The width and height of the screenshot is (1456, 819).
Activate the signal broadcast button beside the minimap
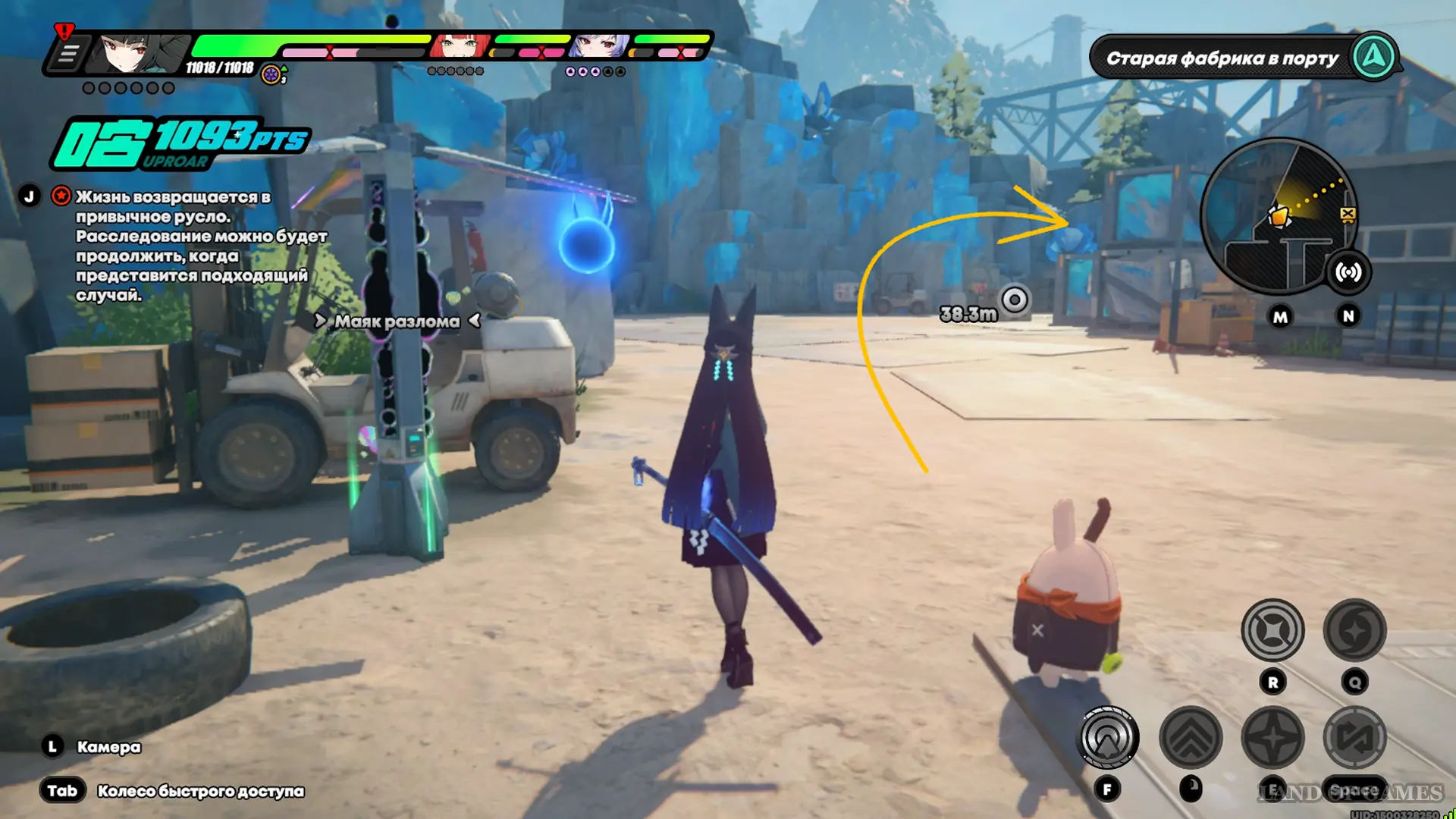1348,272
